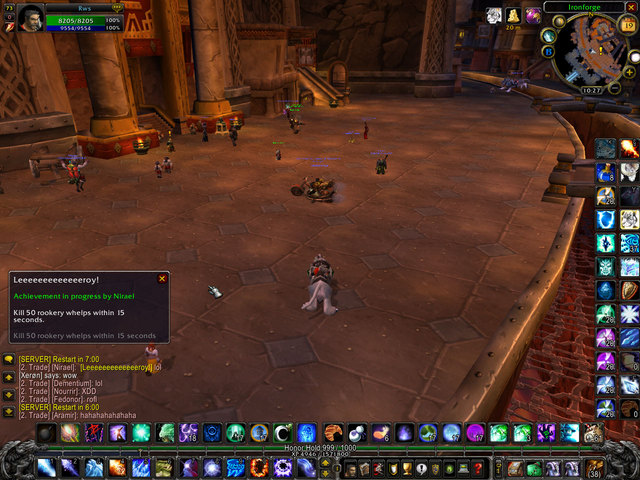The height and width of the screenshot is (480, 640).
Task: Click the purple orb buff icon
Action: click(x=532, y=15)
